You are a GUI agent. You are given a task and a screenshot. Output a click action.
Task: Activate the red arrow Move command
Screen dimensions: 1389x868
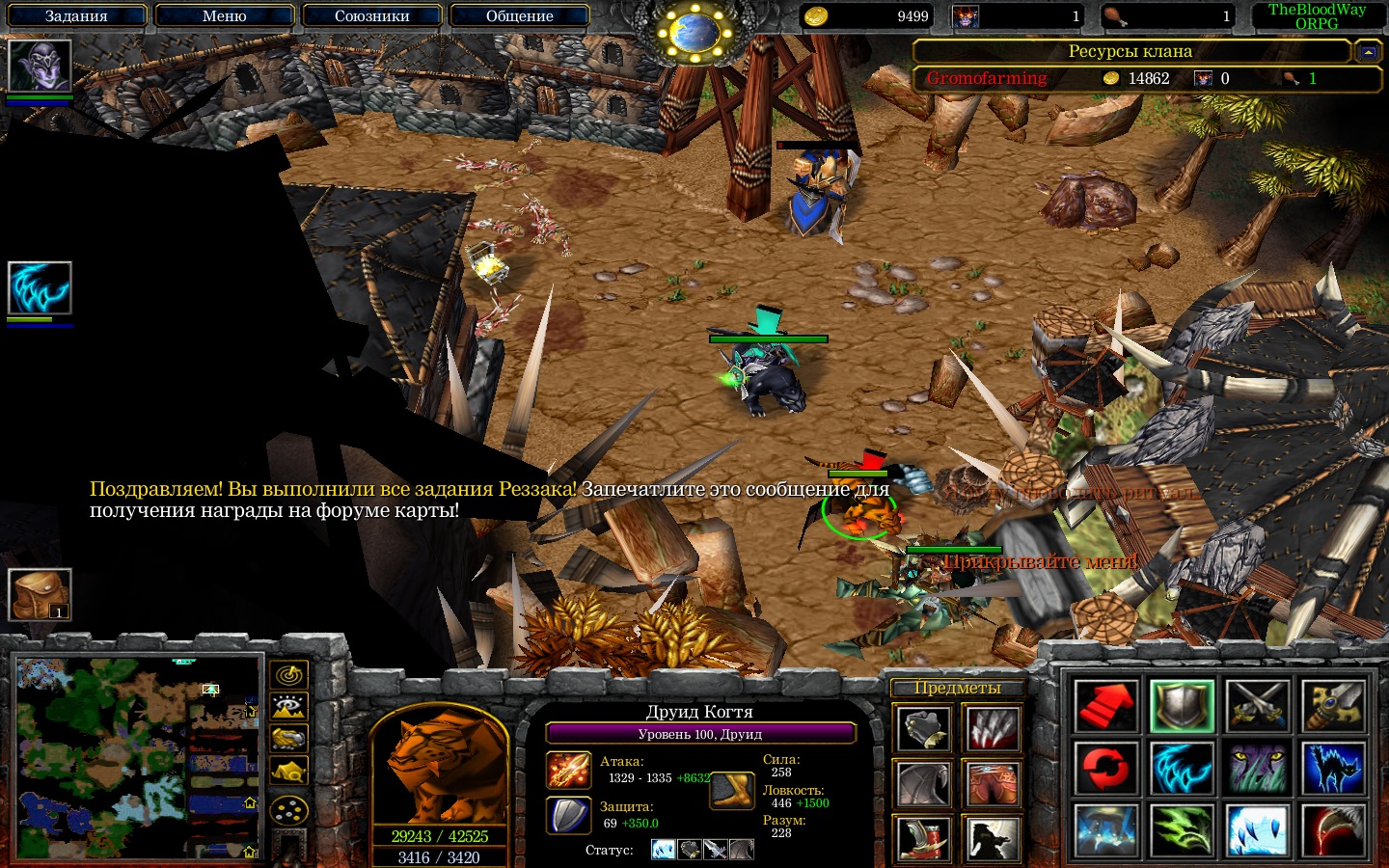[x=1105, y=706]
